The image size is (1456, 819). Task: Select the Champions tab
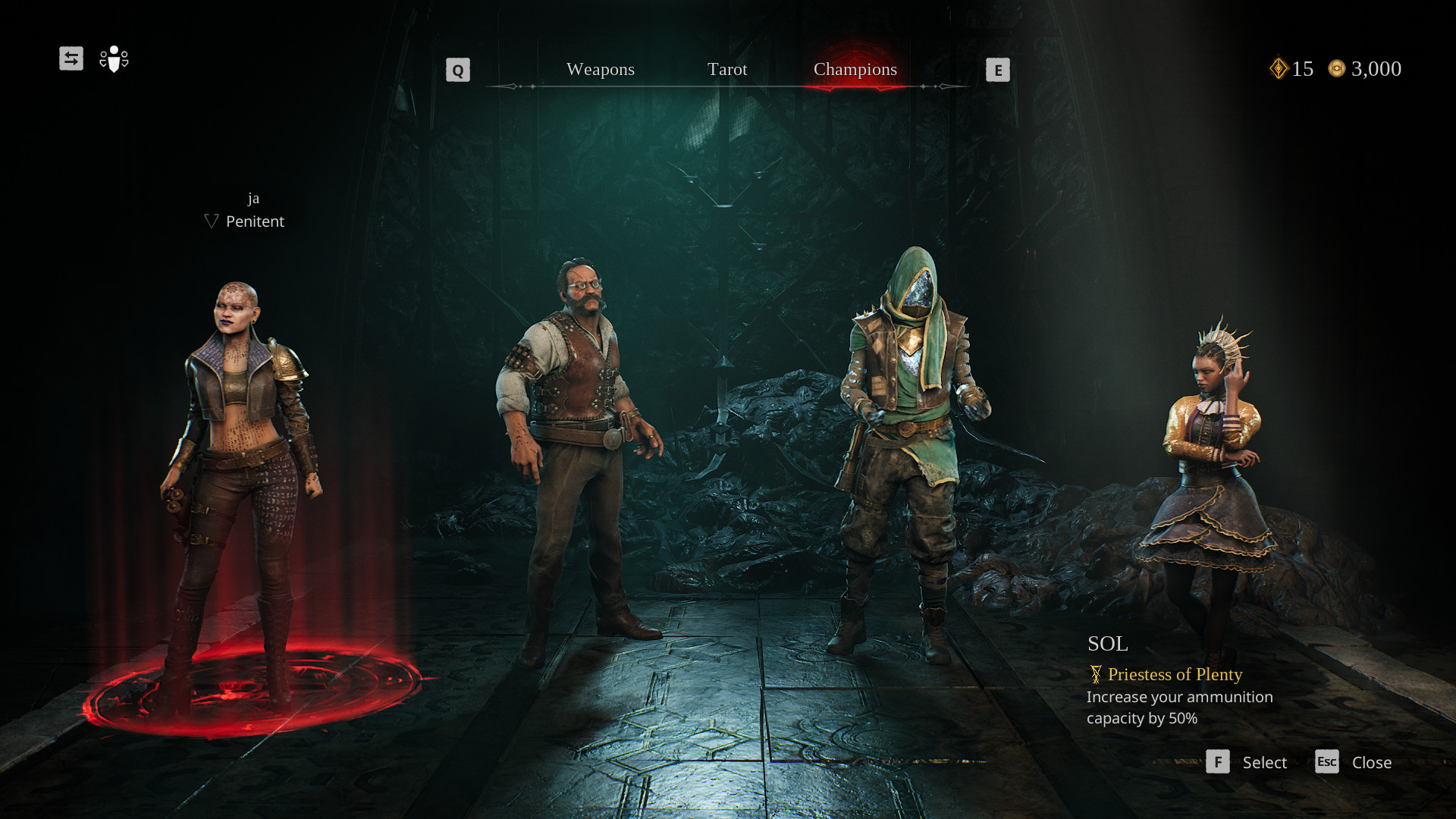pyautogui.click(x=855, y=69)
